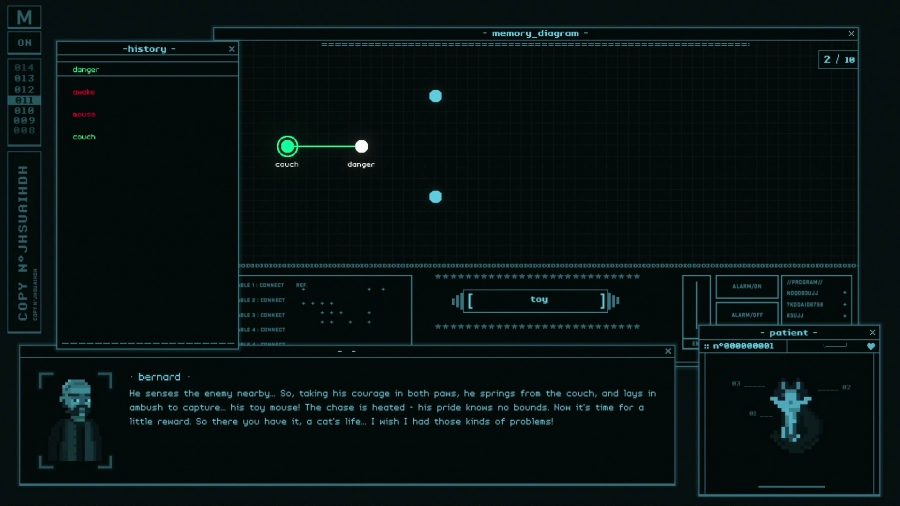Screen dimensions: 900x506
Task: Click the green 'couch' memory node
Action: pyautogui.click(x=287, y=146)
